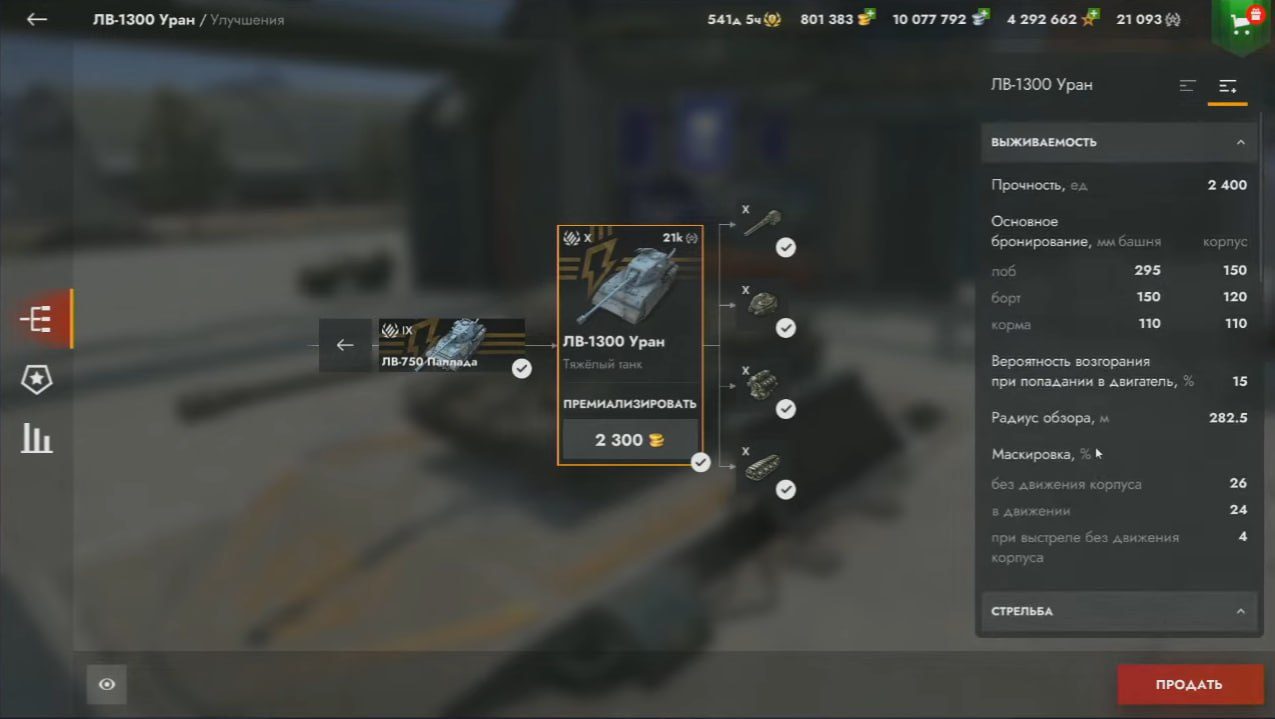This screenshot has width=1275, height=719.
Task: Switch to the simple stats list view
Action: click(x=1188, y=86)
